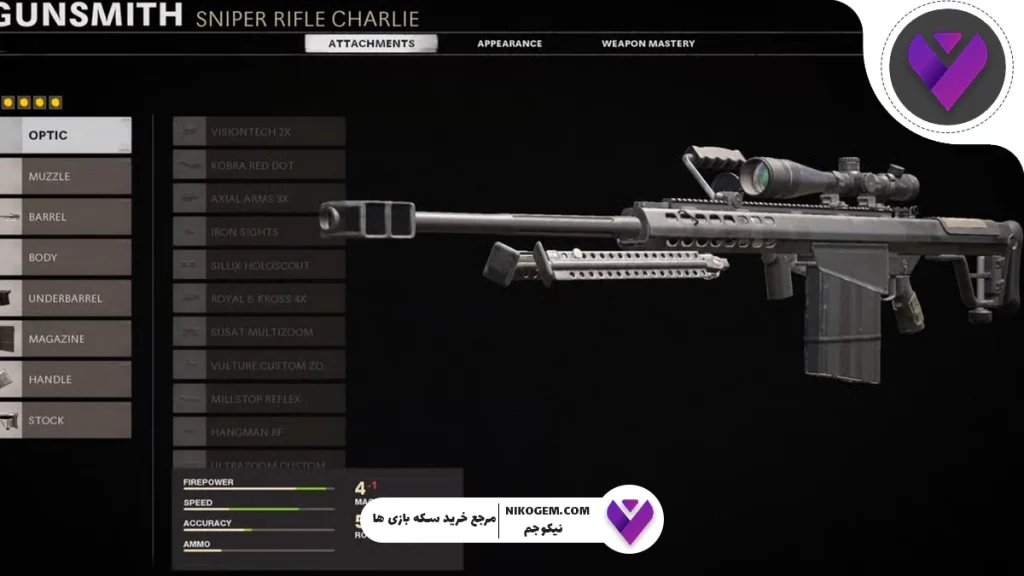The width and height of the screenshot is (1024, 576).
Task: Select the Optic attachment category
Action: pyautogui.click(x=65, y=135)
